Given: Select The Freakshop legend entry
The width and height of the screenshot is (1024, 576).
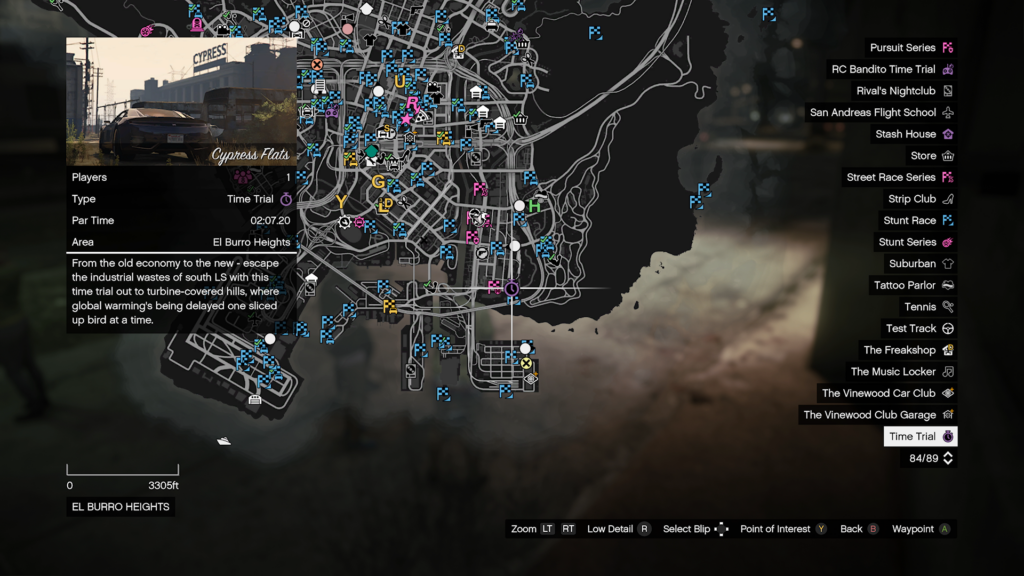Looking at the screenshot, I should pyautogui.click(x=899, y=350).
